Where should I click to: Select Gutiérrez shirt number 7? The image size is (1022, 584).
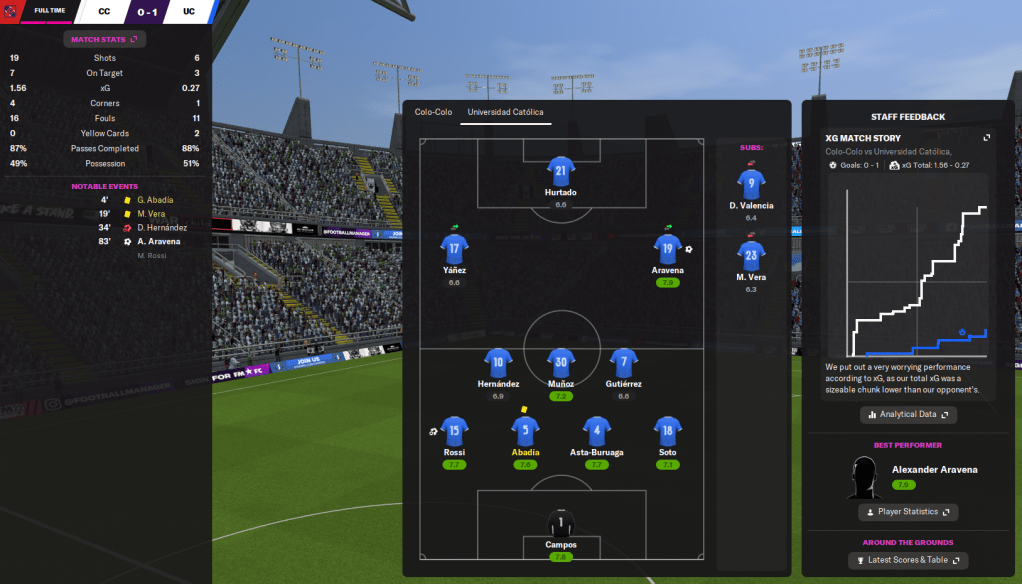[624, 363]
